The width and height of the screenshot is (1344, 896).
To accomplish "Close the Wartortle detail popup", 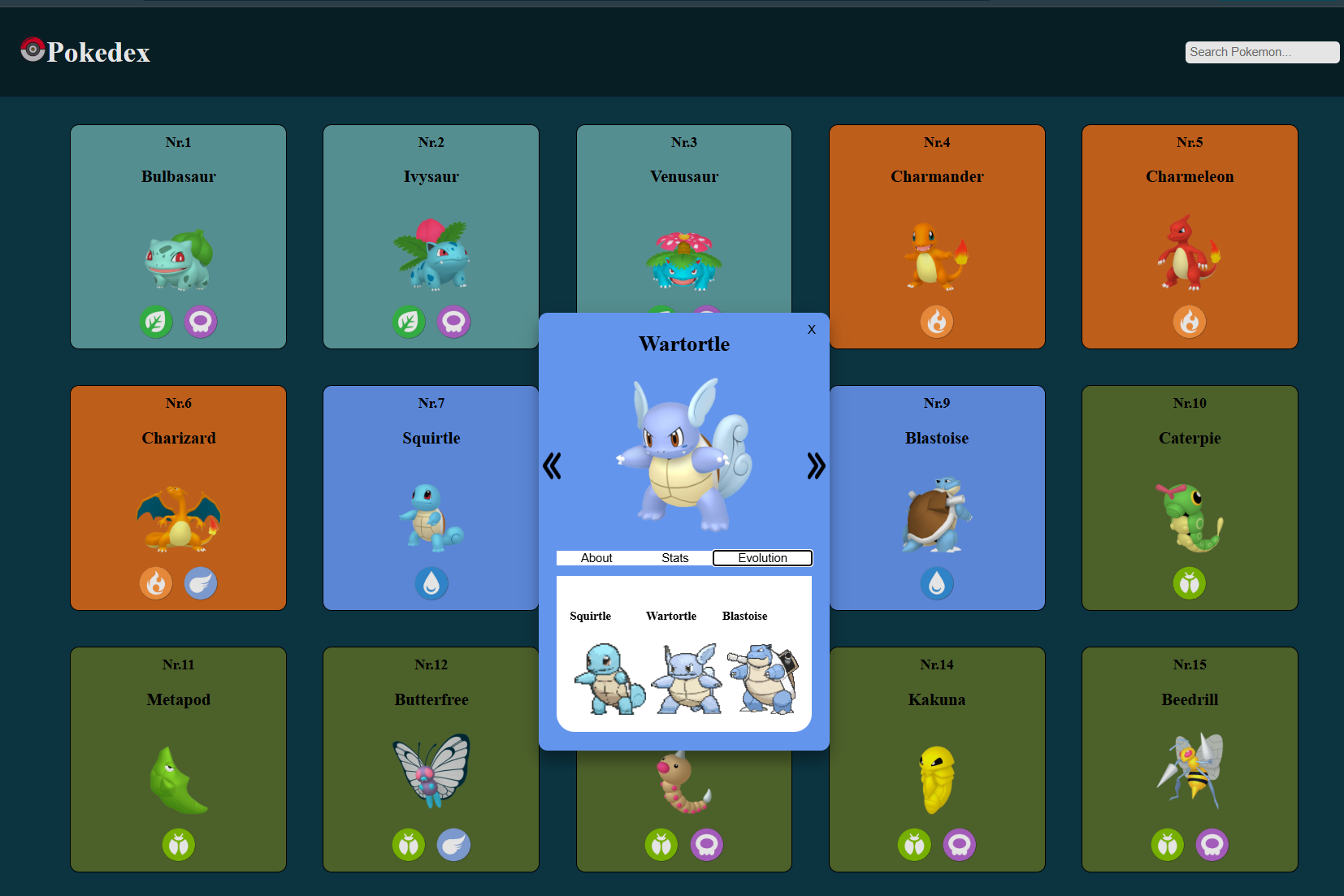I will coord(811,330).
